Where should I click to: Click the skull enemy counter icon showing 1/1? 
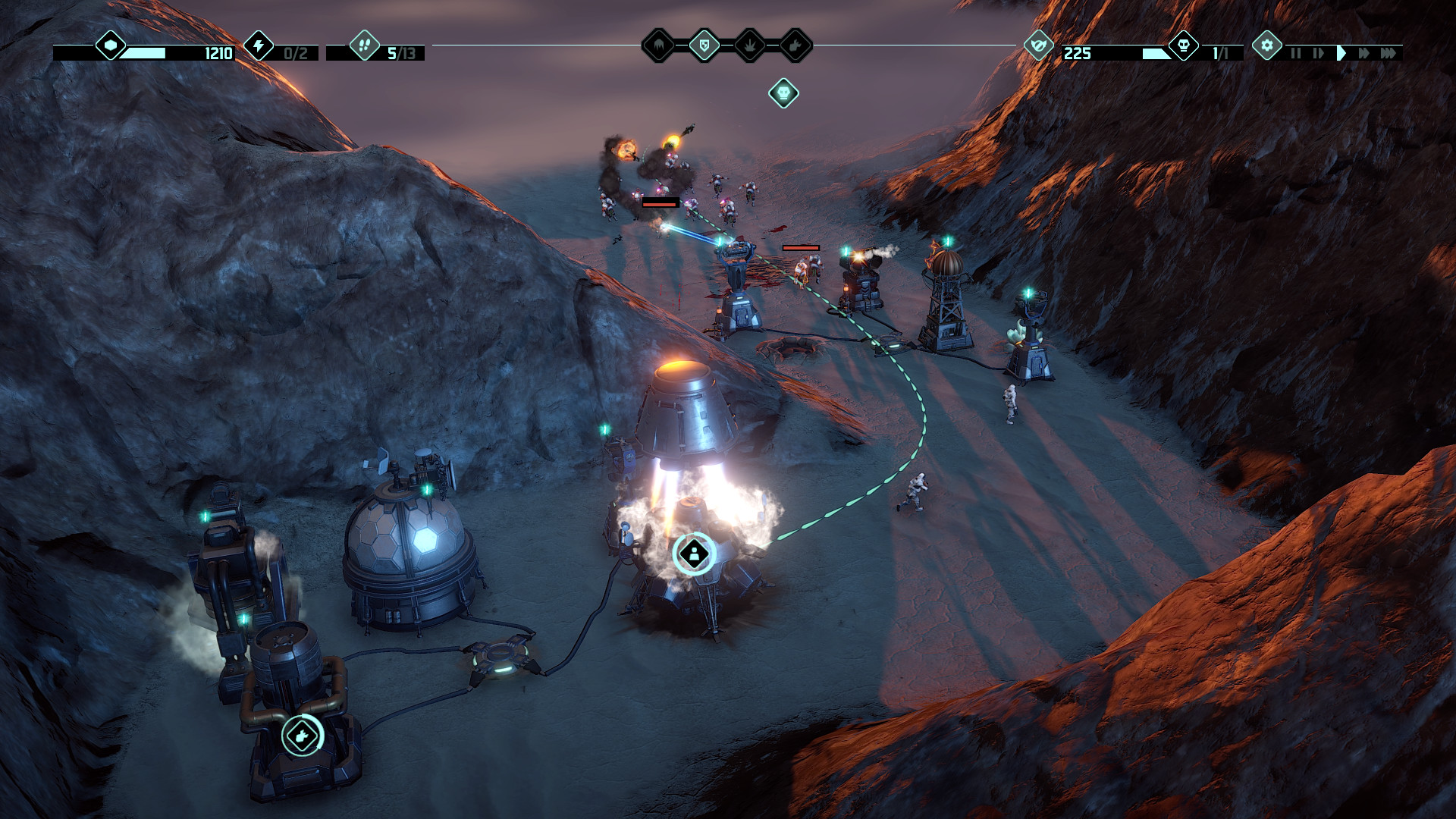[x=1182, y=45]
